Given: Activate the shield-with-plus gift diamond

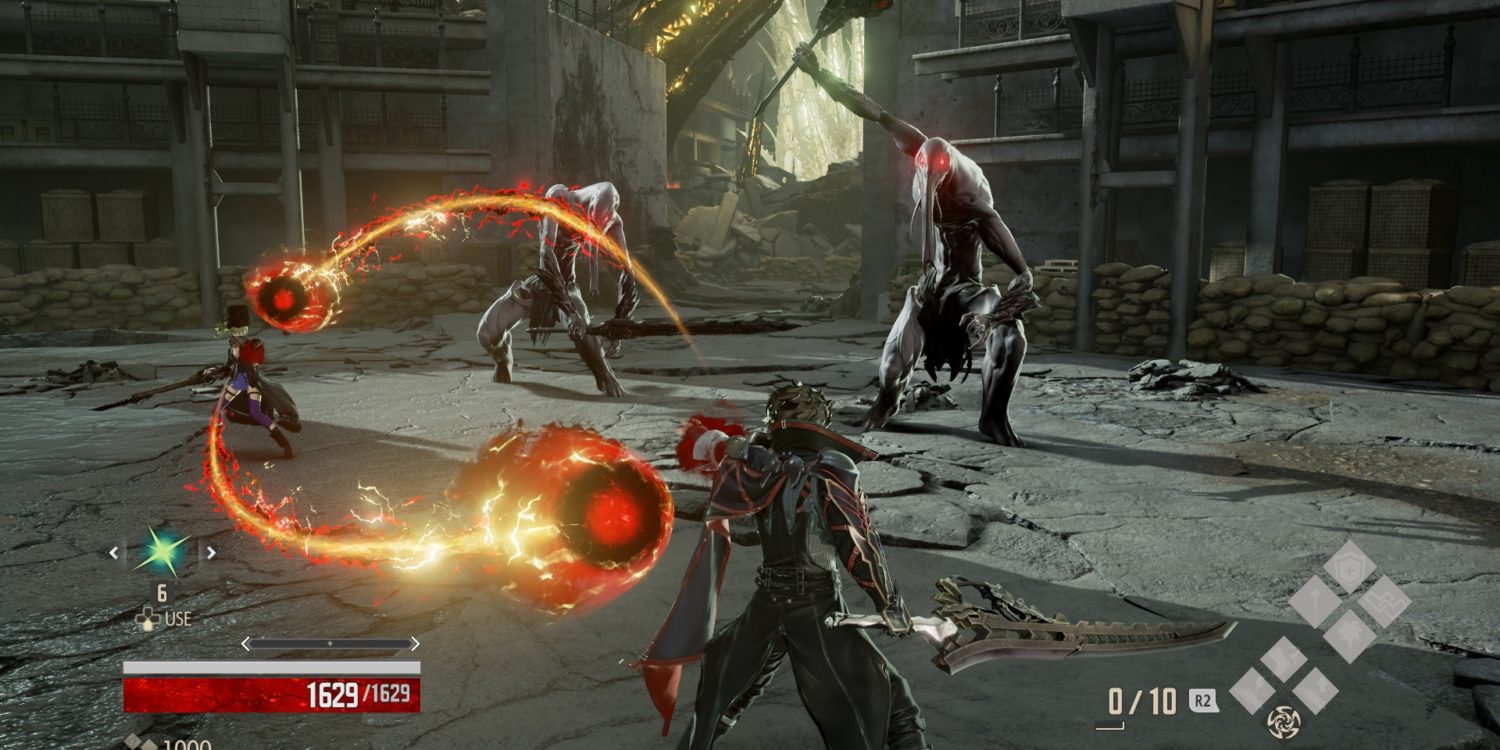Looking at the screenshot, I should click(1349, 567).
